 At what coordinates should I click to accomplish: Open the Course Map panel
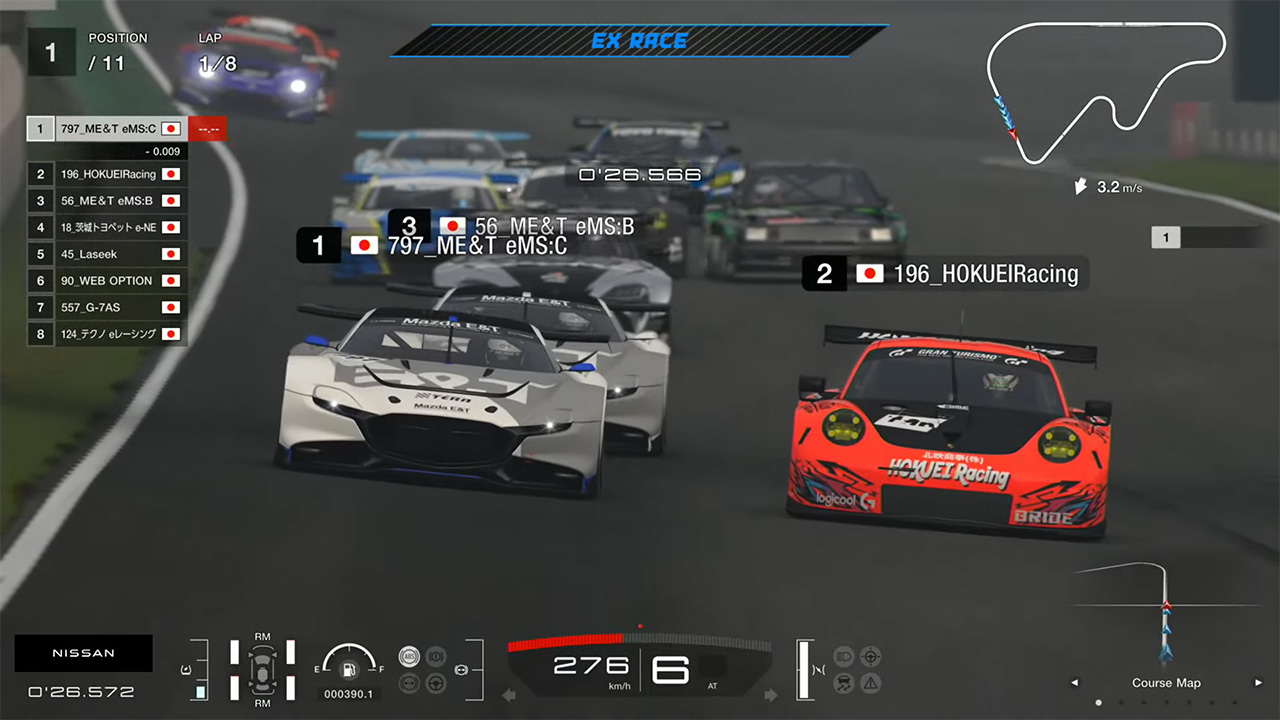coord(1166,683)
